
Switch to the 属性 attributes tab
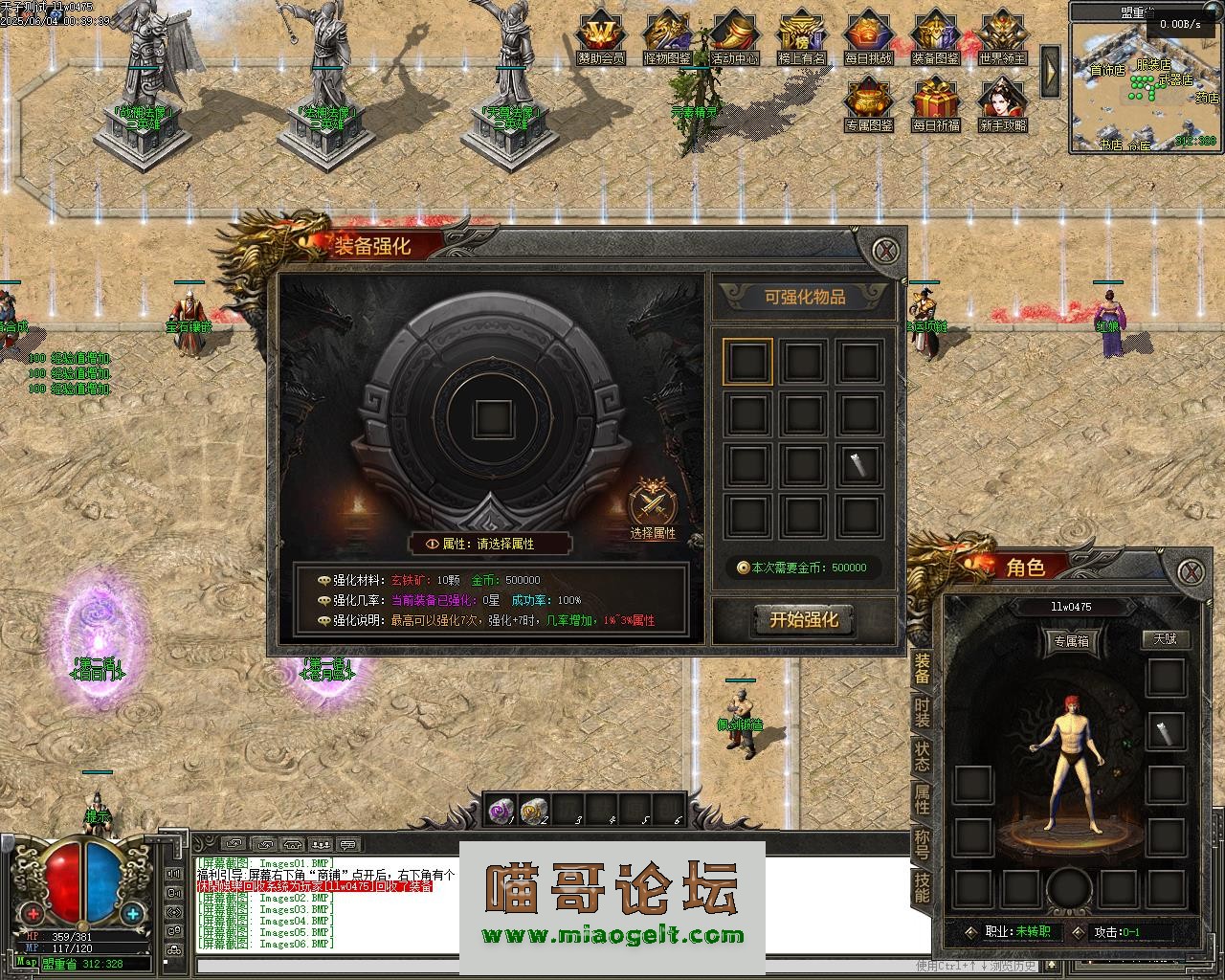(922, 799)
